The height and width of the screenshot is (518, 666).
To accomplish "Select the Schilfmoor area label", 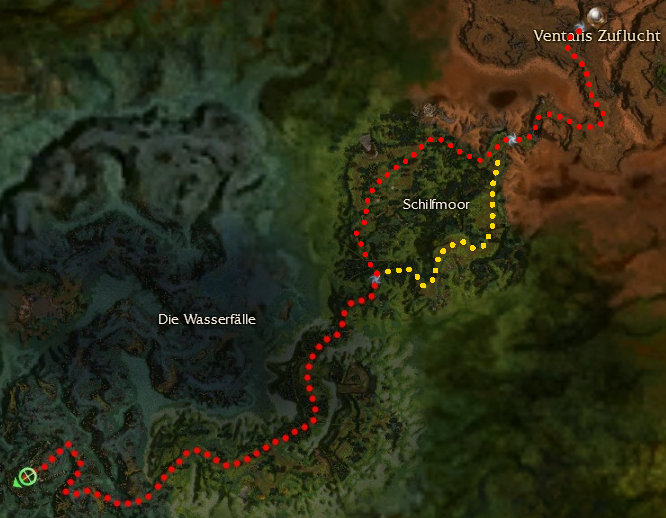I will [436, 204].
